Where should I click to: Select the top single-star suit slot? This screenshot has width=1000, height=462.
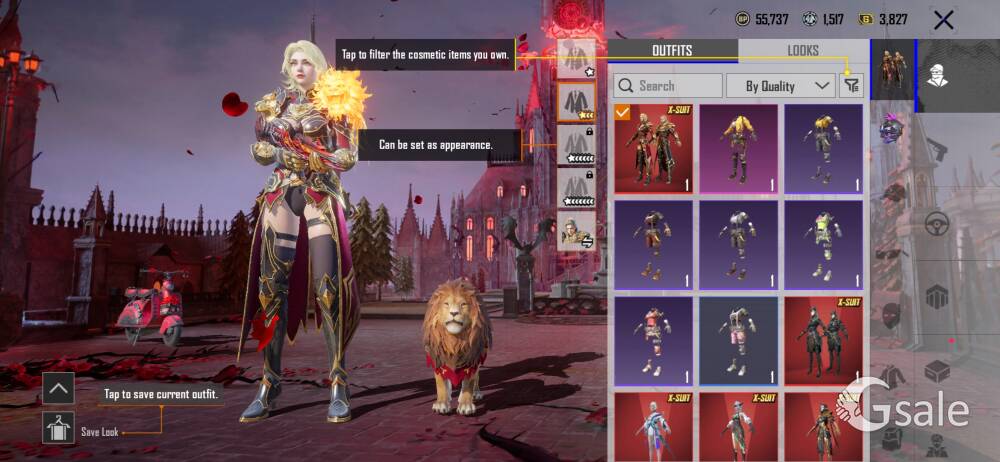coord(576,58)
